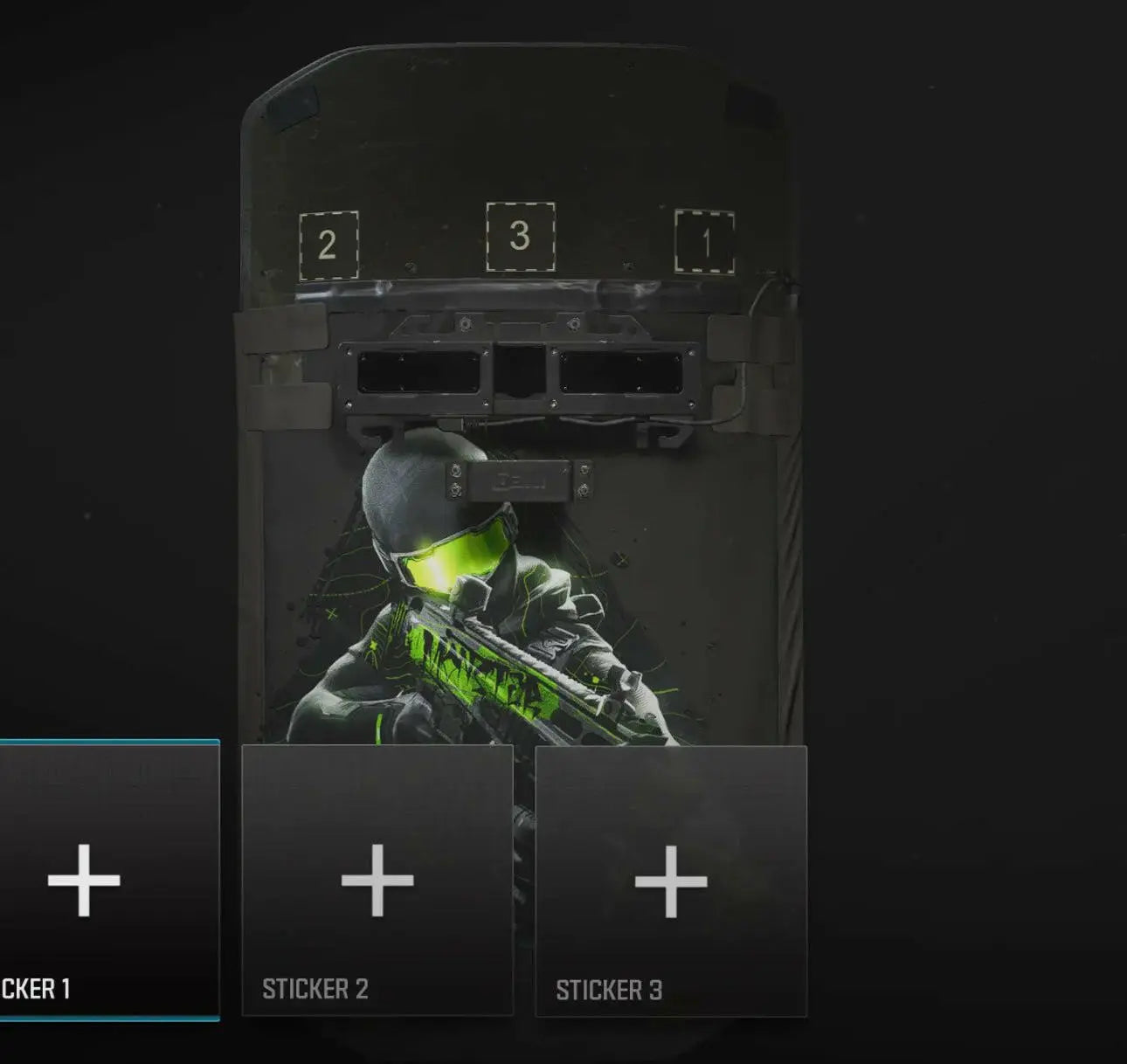Select placement marker 2 on the shield

point(329,241)
